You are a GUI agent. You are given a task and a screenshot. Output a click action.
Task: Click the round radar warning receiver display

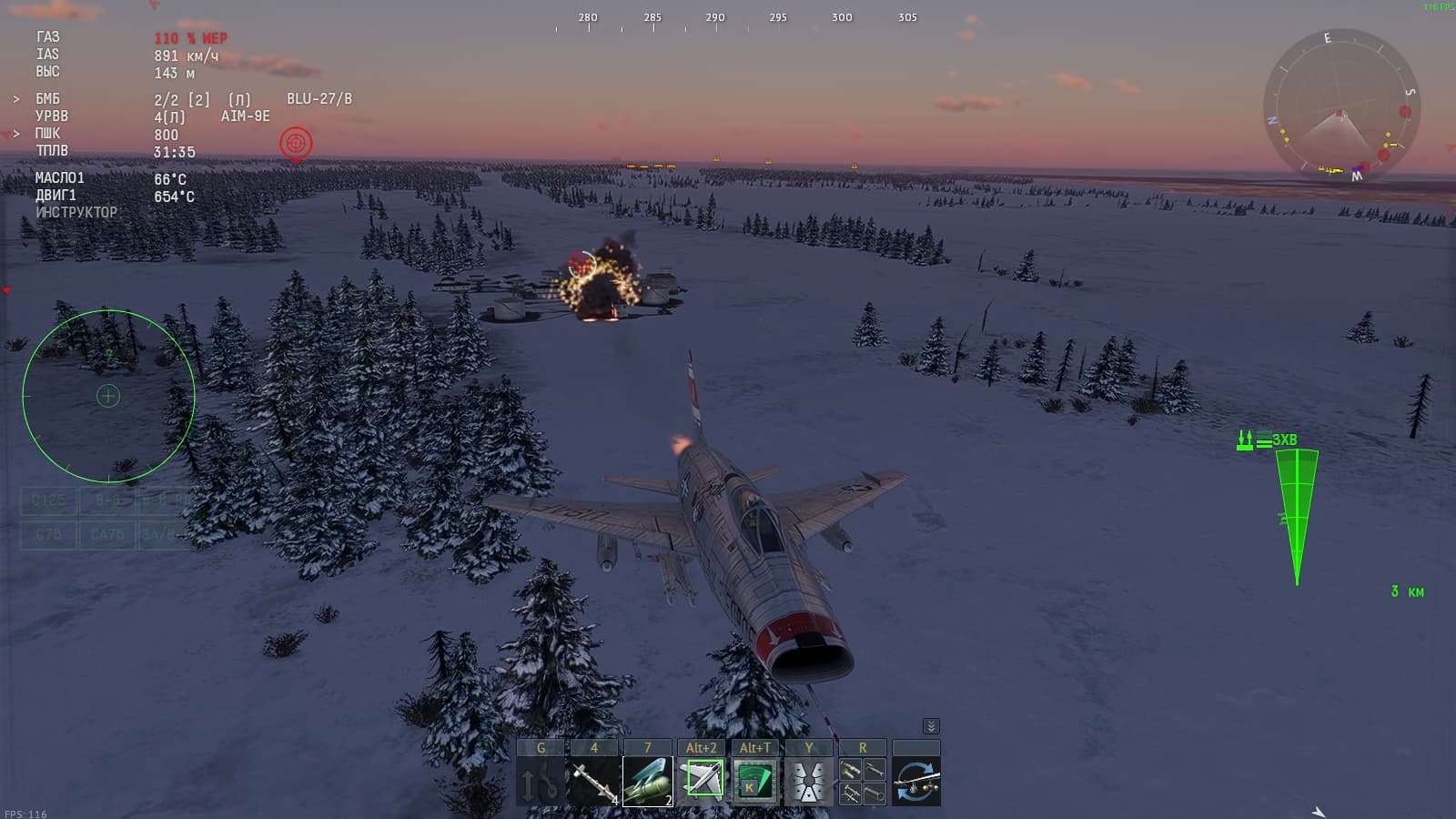coord(108,396)
